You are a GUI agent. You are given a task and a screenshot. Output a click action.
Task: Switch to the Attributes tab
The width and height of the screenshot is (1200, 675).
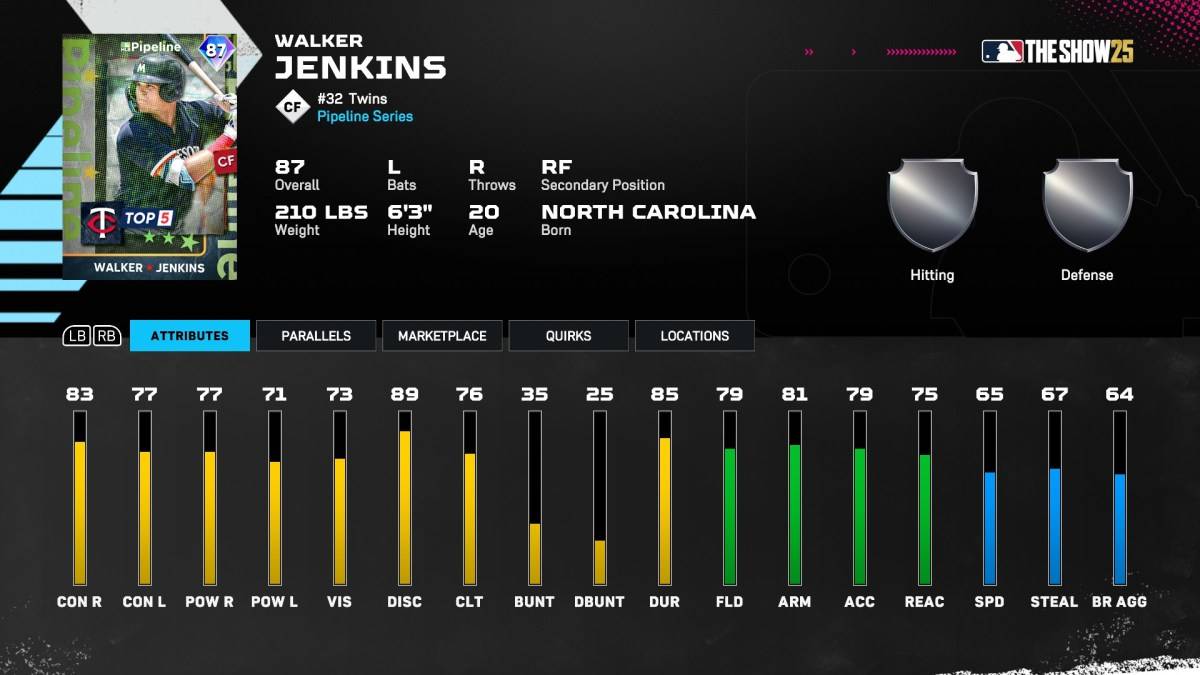coord(189,336)
